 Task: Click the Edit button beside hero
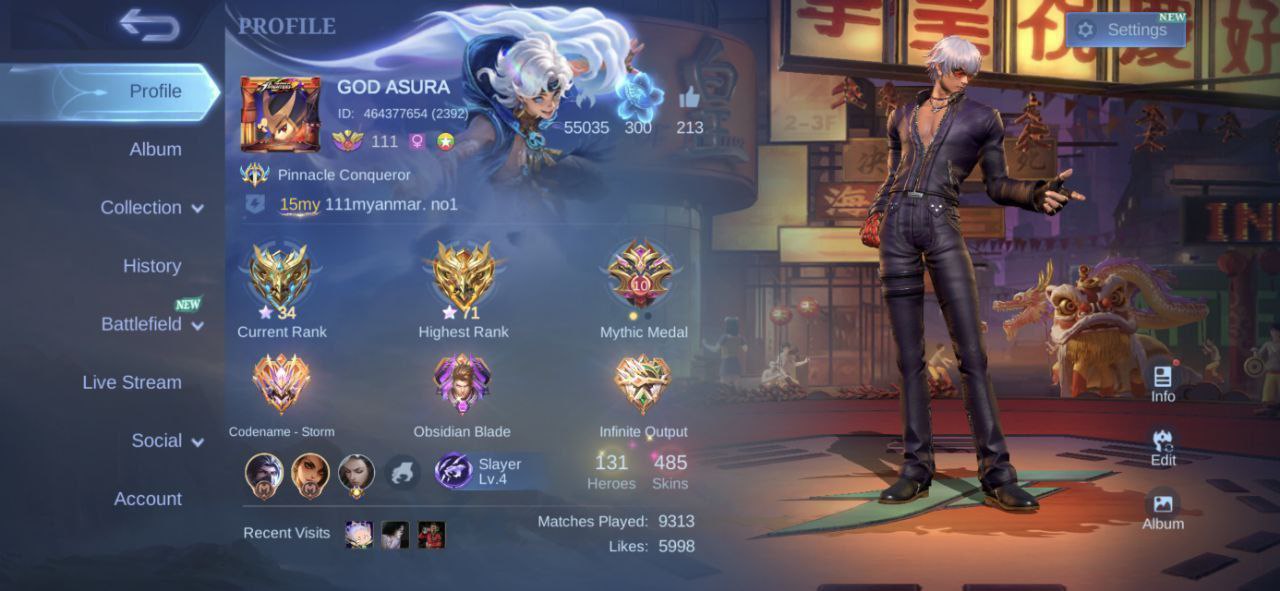(x=1162, y=447)
